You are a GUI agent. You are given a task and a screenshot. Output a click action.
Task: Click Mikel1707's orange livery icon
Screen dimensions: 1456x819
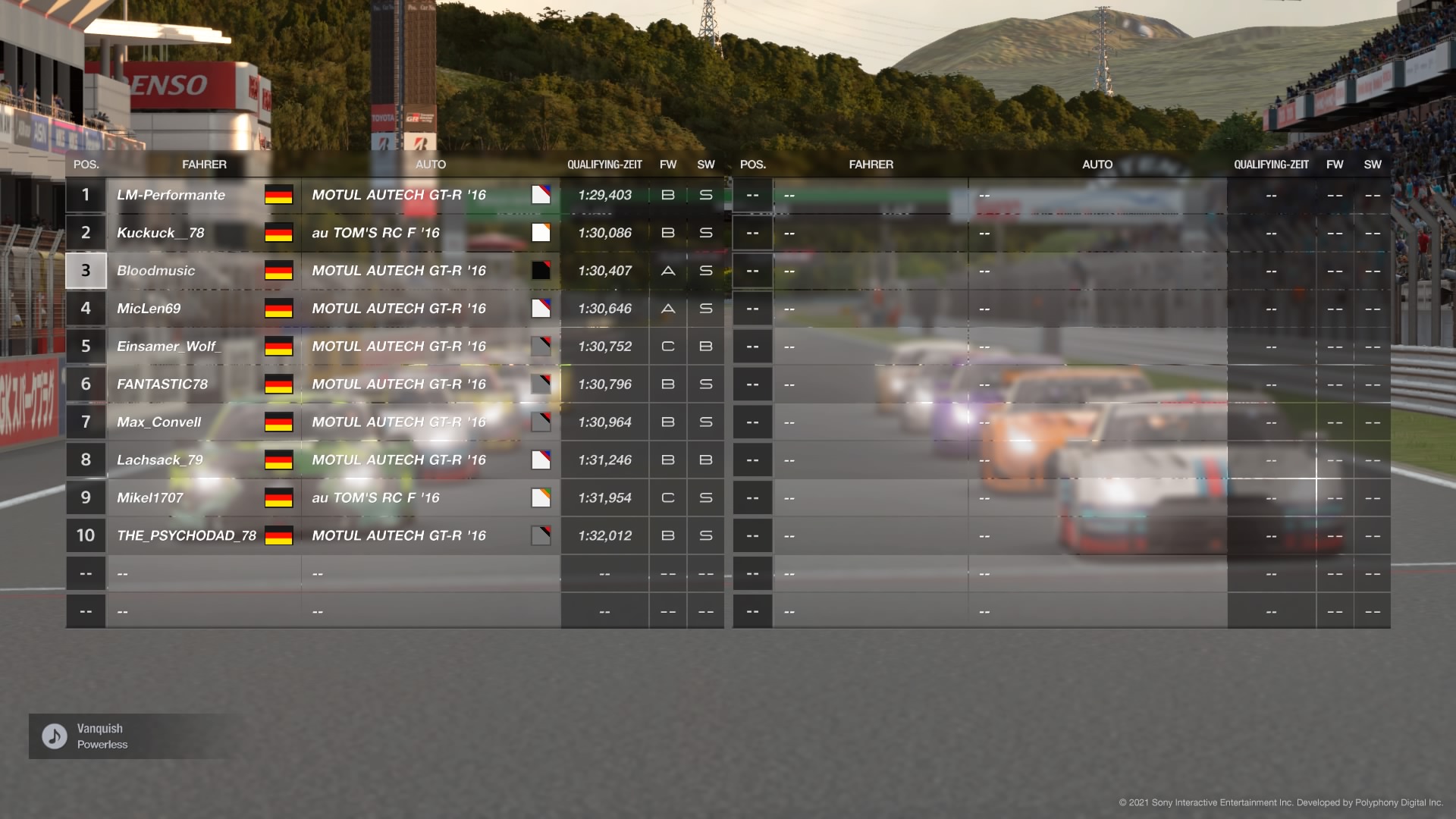pyautogui.click(x=541, y=497)
